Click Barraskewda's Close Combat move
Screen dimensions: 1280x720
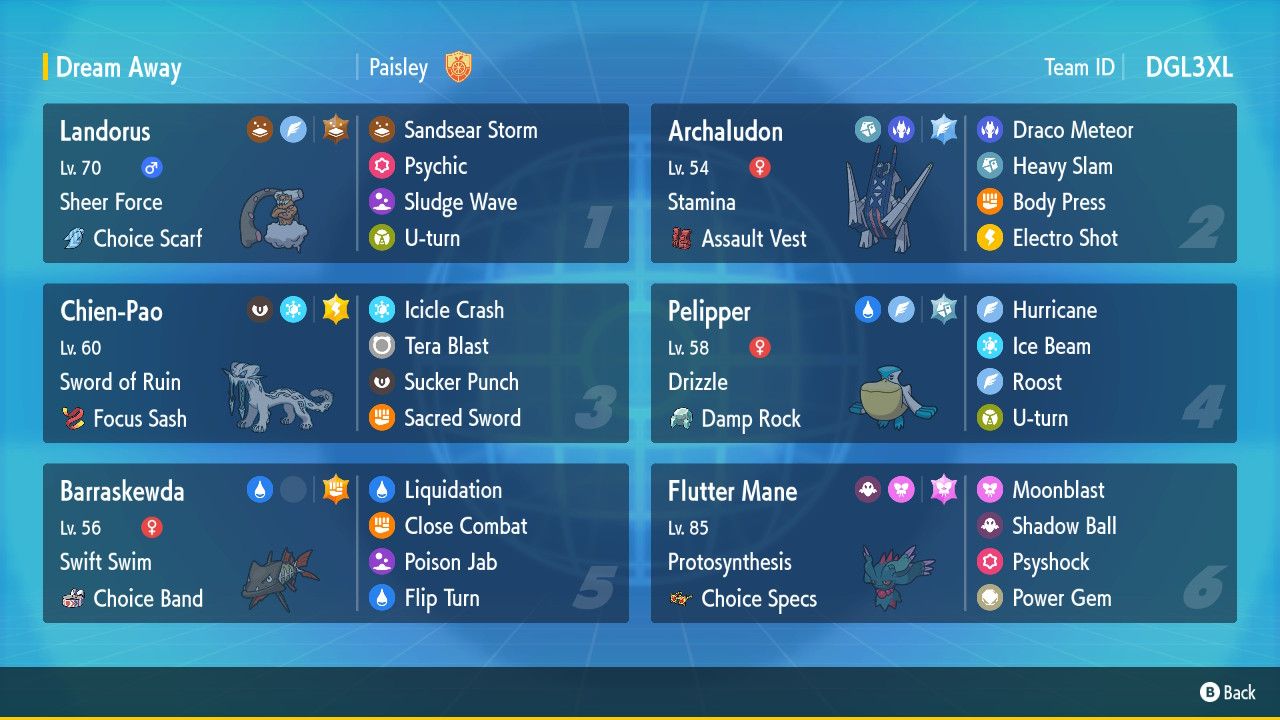coord(465,526)
